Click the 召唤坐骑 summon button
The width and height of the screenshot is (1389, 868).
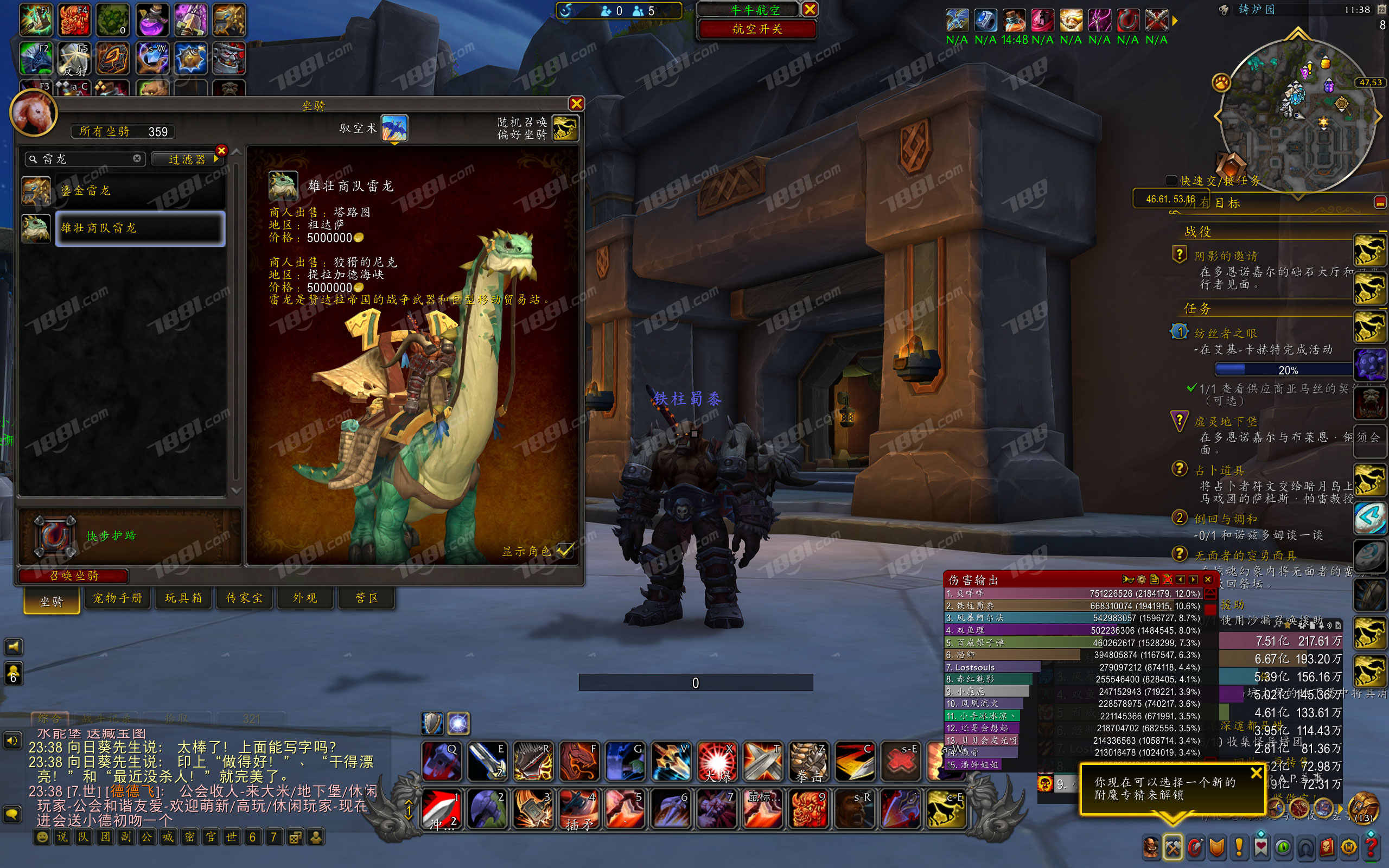(73, 575)
